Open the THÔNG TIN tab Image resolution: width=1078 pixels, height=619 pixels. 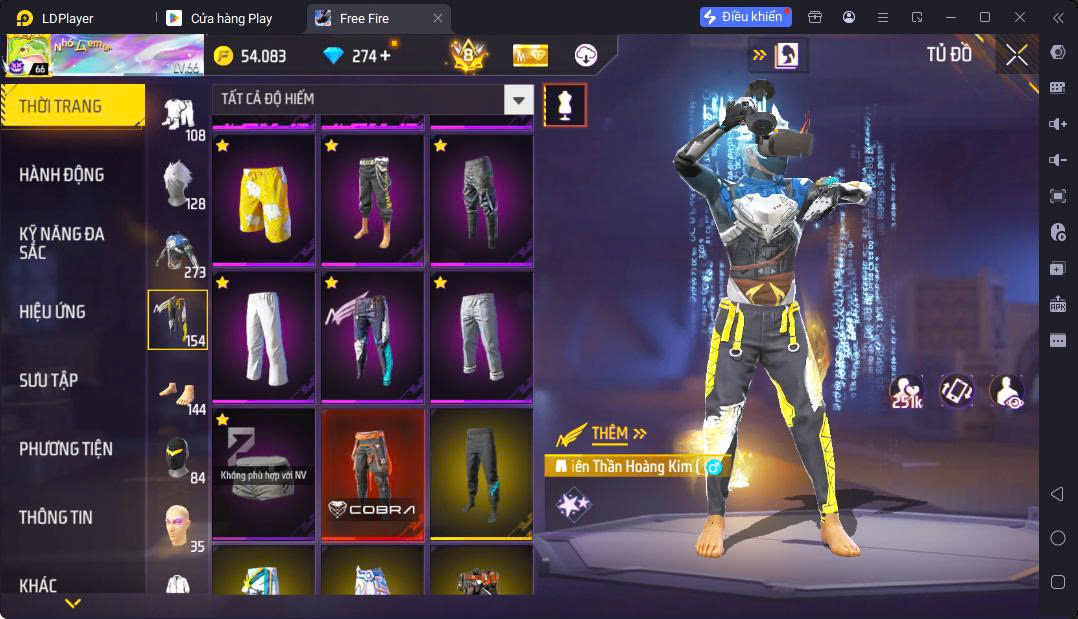point(56,517)
